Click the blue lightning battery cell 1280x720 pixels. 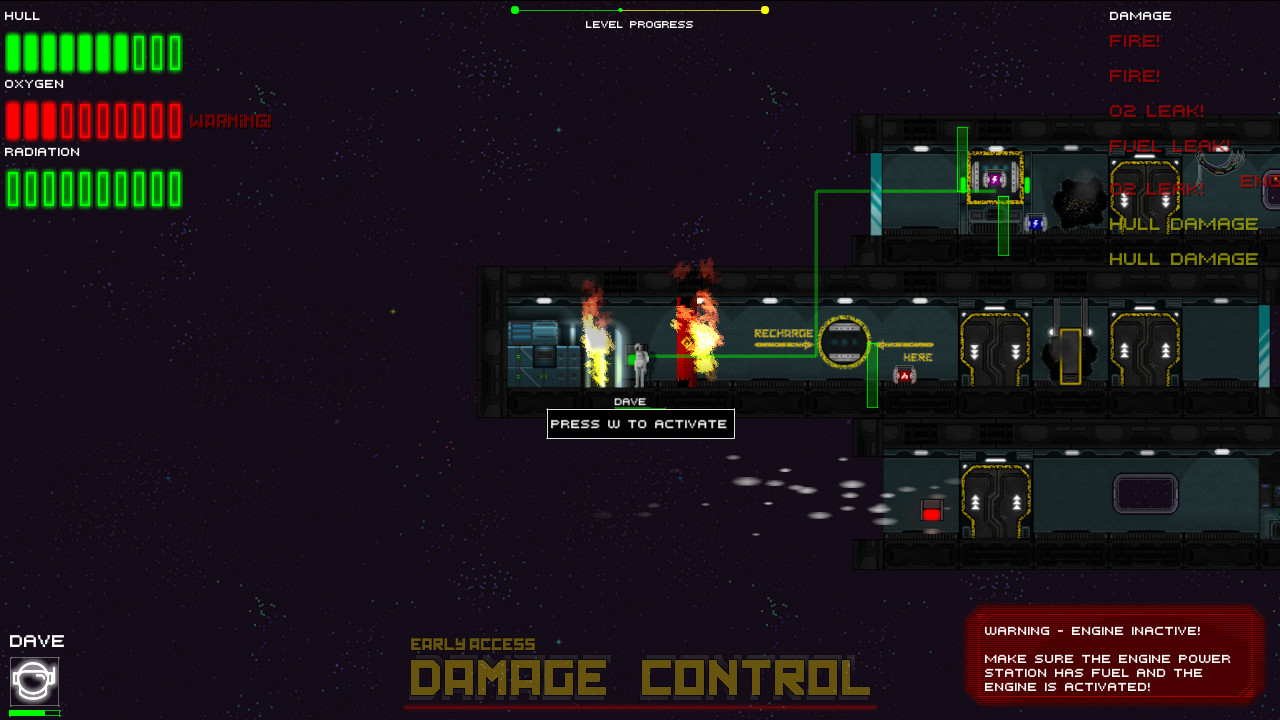click(1034, 223)
